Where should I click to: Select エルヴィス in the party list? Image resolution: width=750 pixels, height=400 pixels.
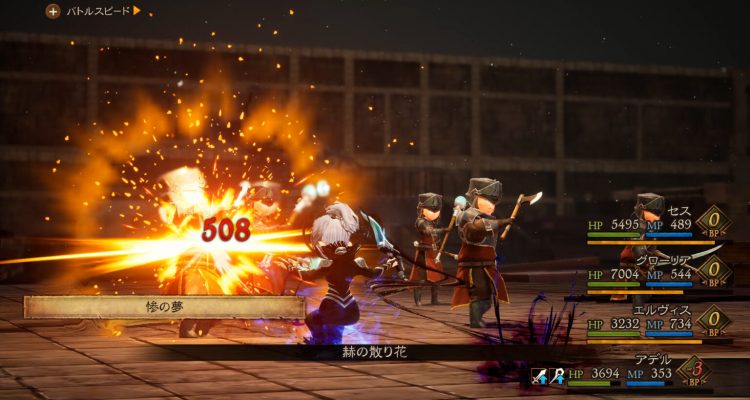[650, 322]
